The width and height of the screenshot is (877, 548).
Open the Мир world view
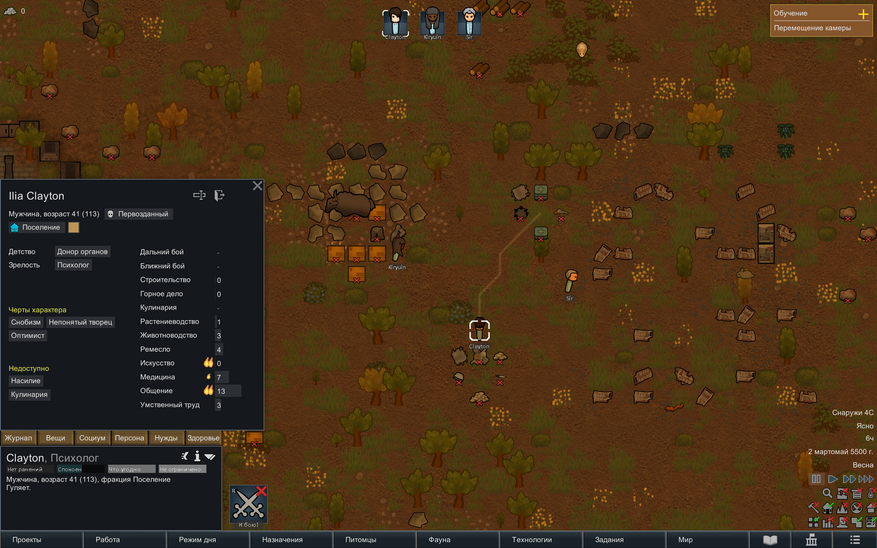tap(685, 540)
